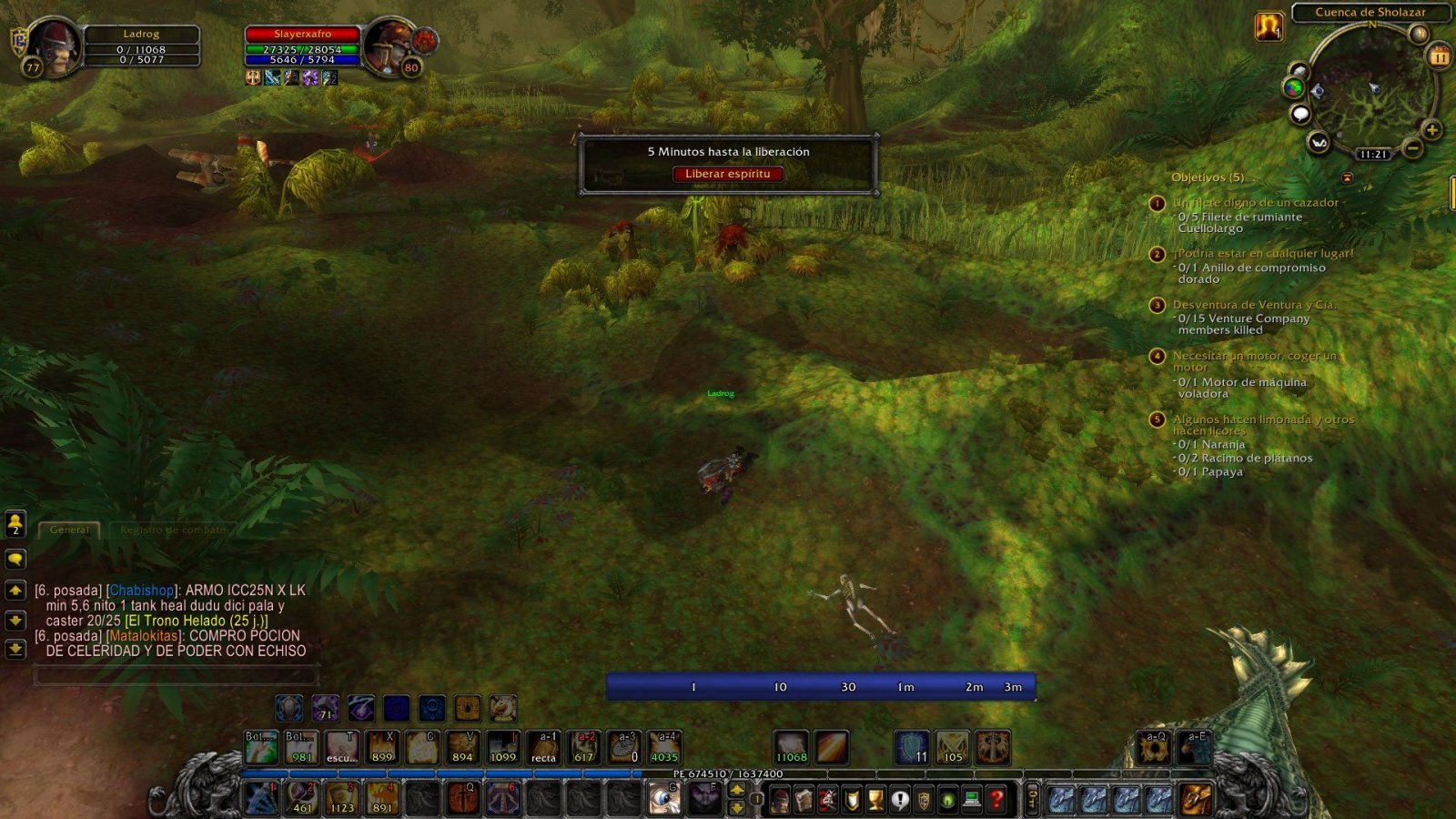Open the red question mark help button
The image size is (1456, 819).
pyautogui.click(x=996, y=800)
